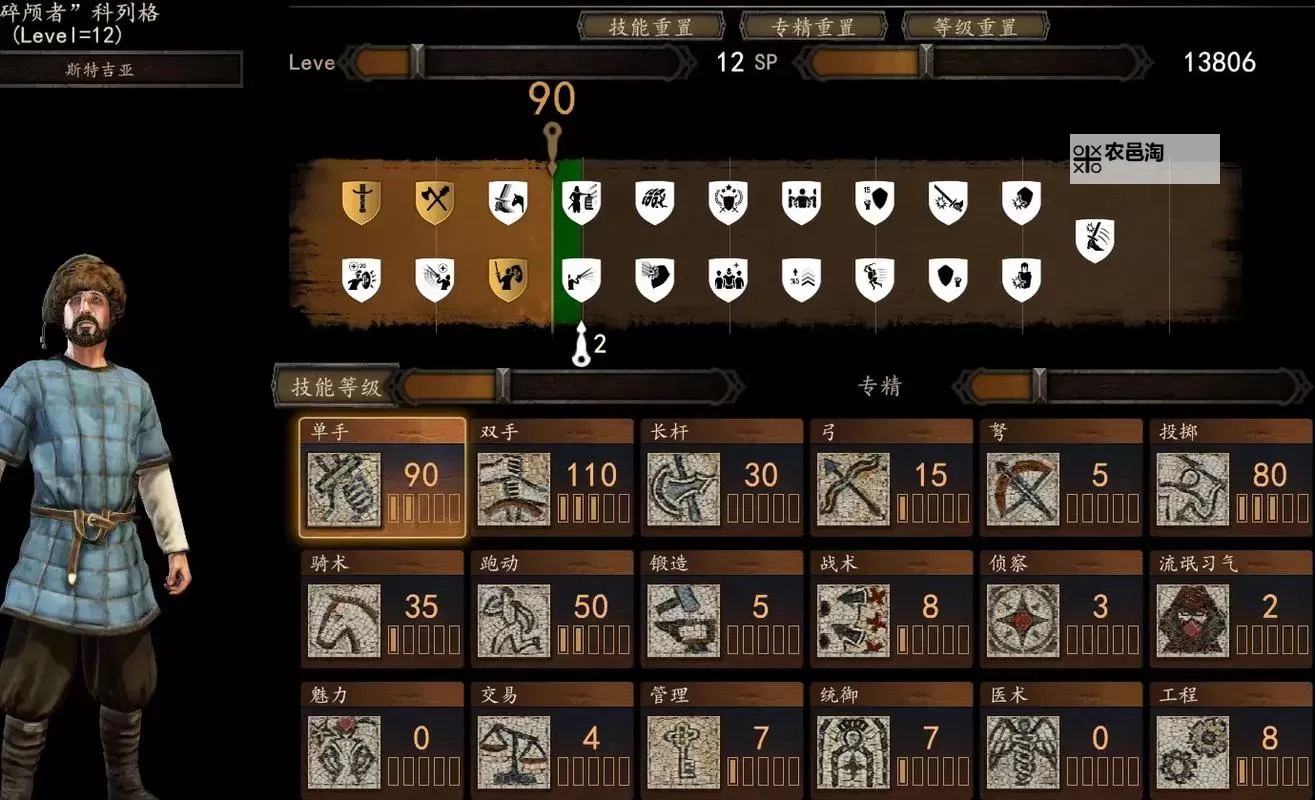Viewport: 1315px width, 800px height.
Task: Open the 专精重置 focus reset option
Action: [x=815, y=27]
